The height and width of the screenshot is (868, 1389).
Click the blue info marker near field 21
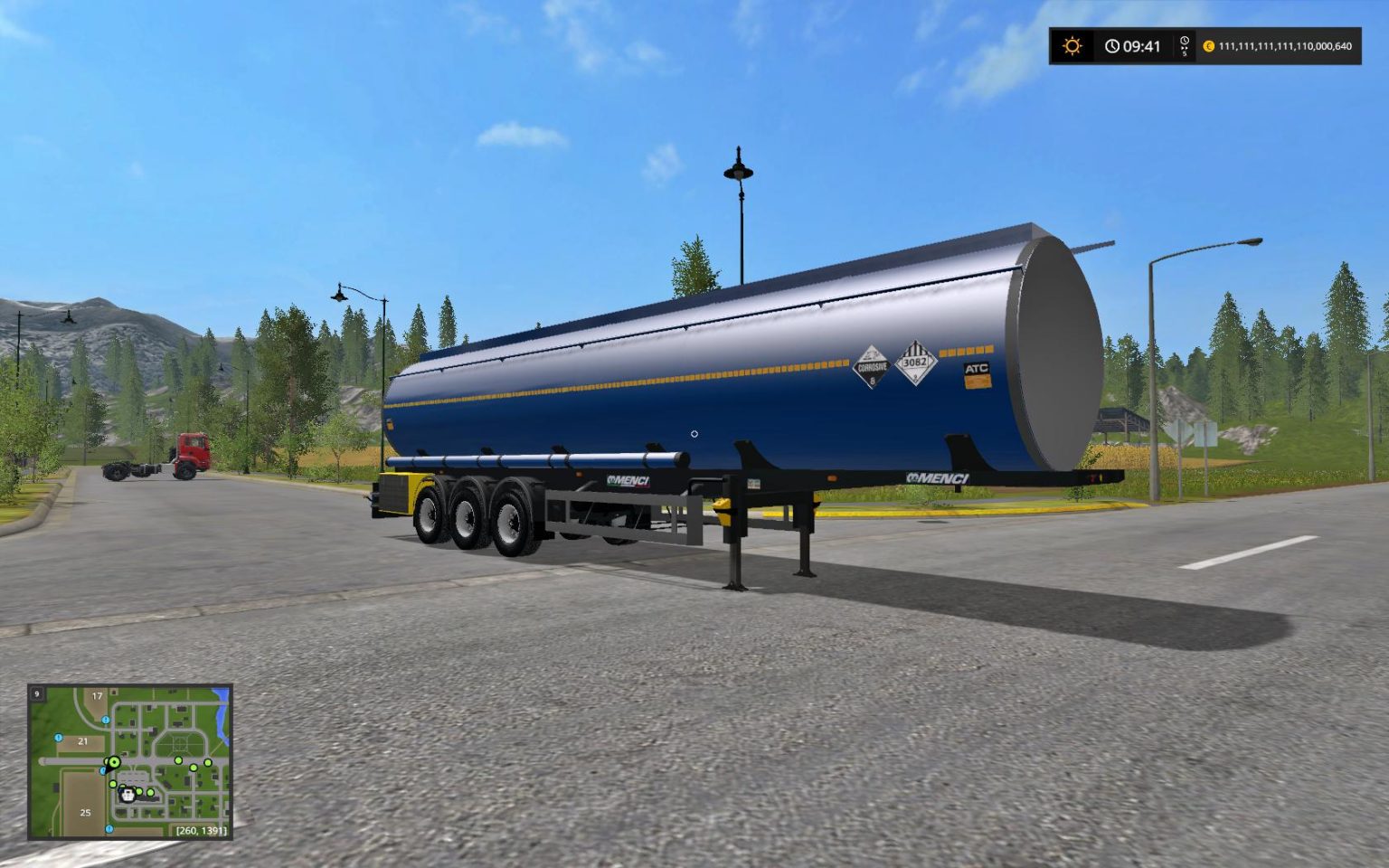pos(59,738)
